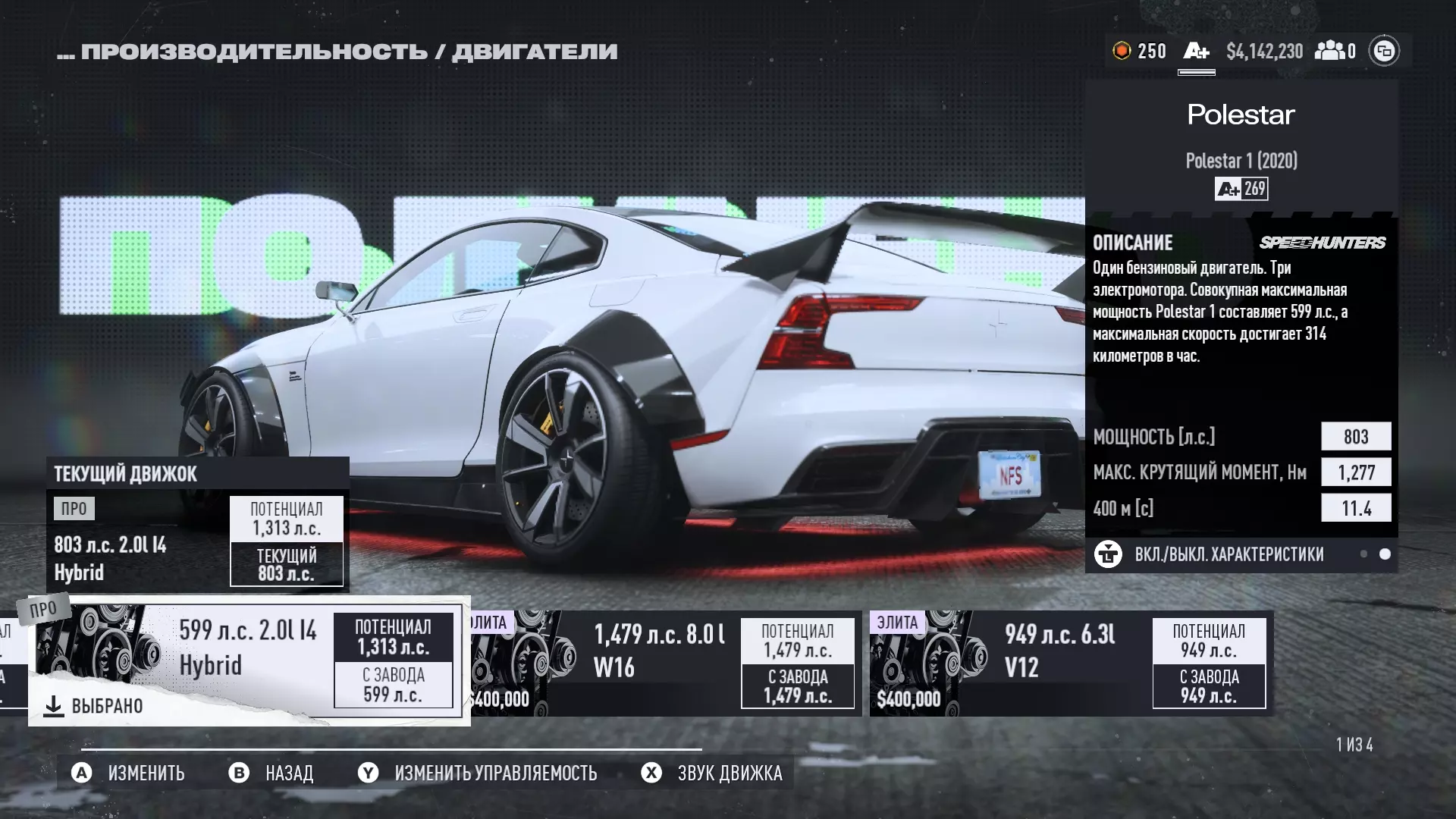Viewport: 1456px width, 819px height.
Task: Select the 599 hp 2.0l I4 Hybrid engine
Action: pyautogui.click(x=249, y=661)
